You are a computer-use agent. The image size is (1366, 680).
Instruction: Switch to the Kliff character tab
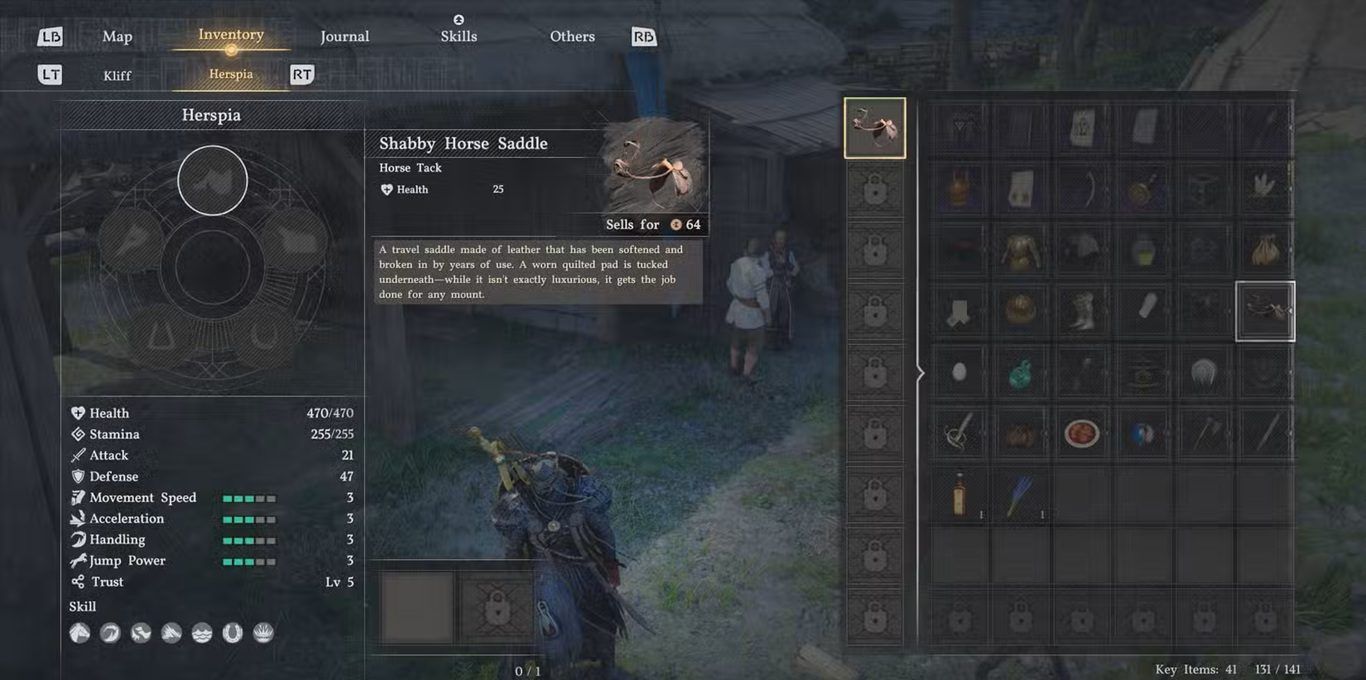(117, 75)
